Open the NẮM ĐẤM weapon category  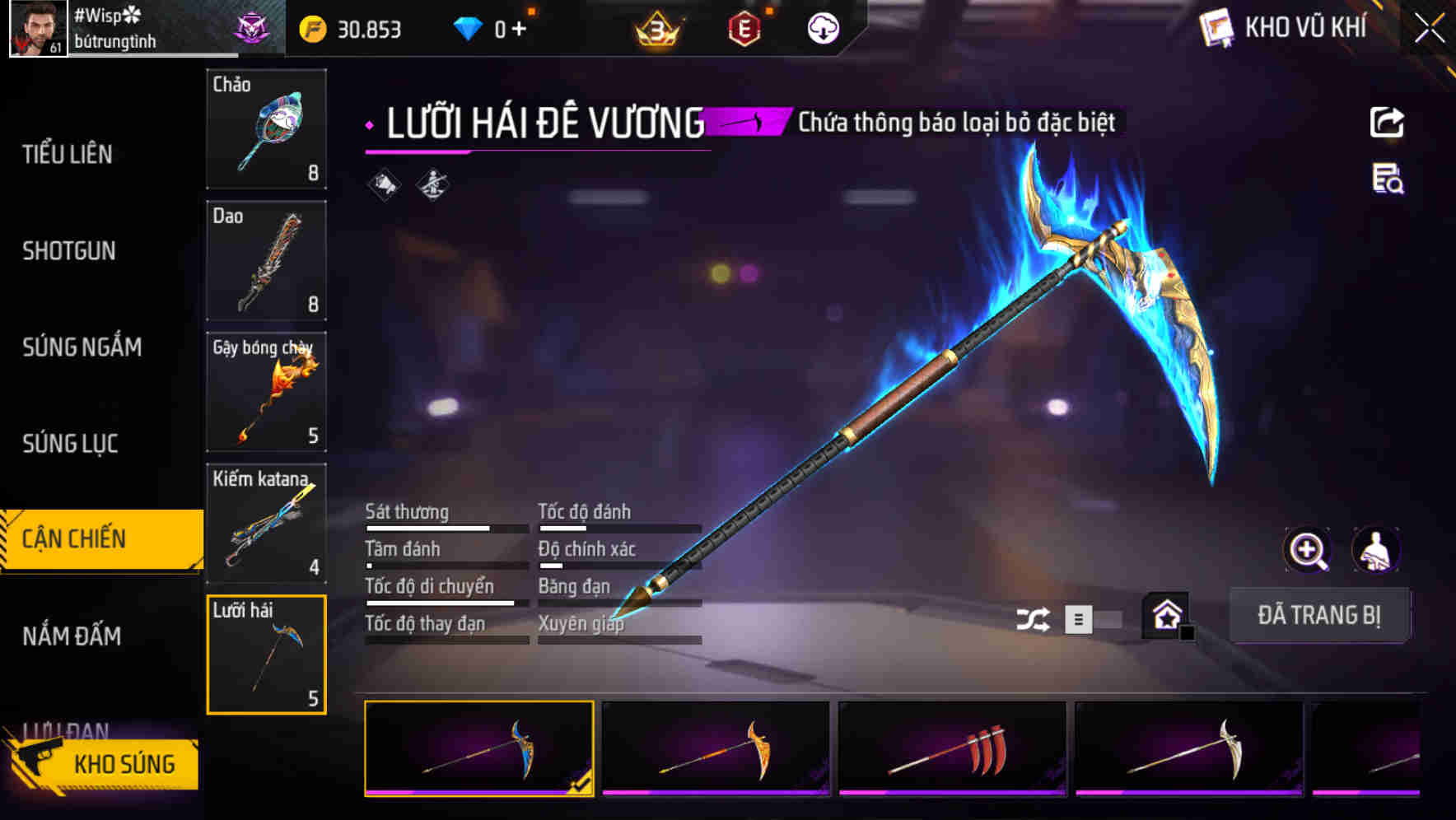click(70, 636)
